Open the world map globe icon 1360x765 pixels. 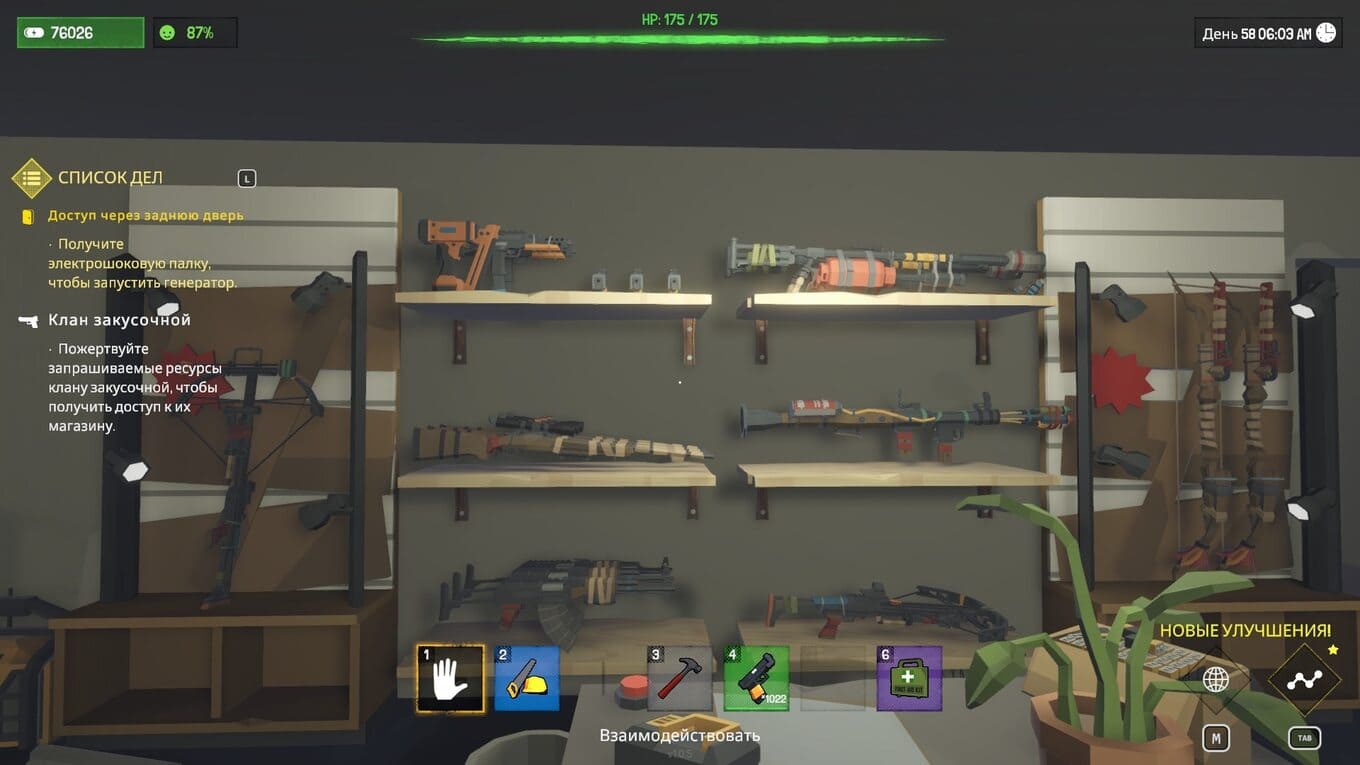tap(1216, 680)
